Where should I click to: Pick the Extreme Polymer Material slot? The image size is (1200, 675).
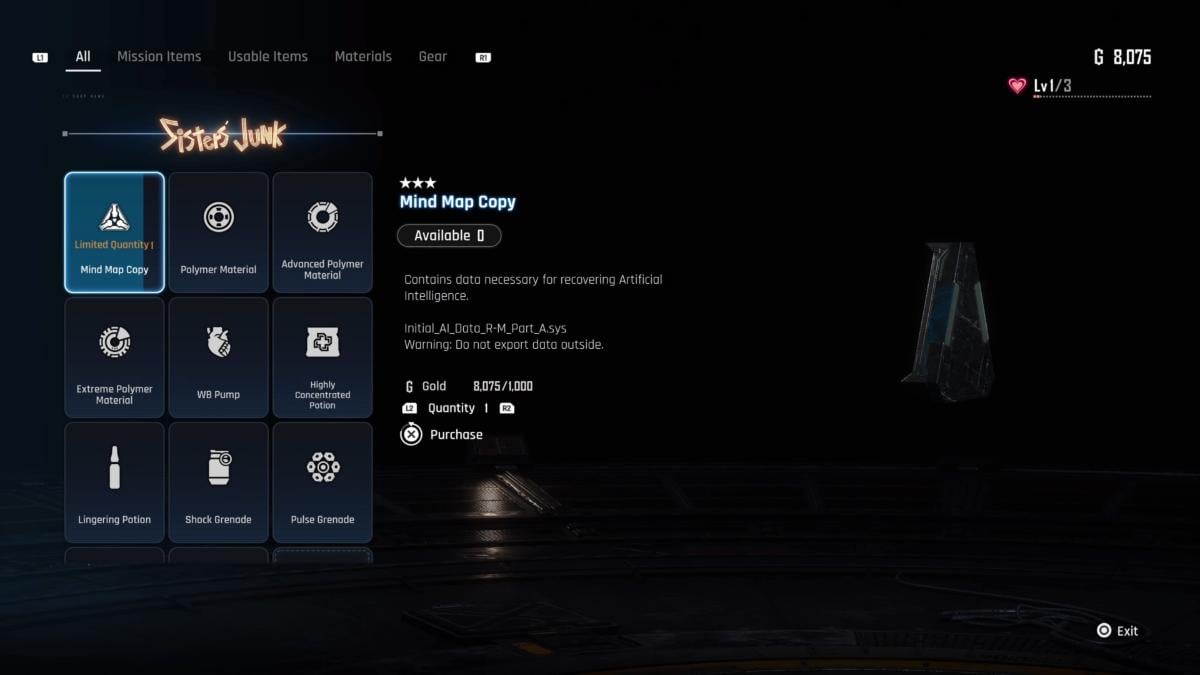[x=114, y=357]
